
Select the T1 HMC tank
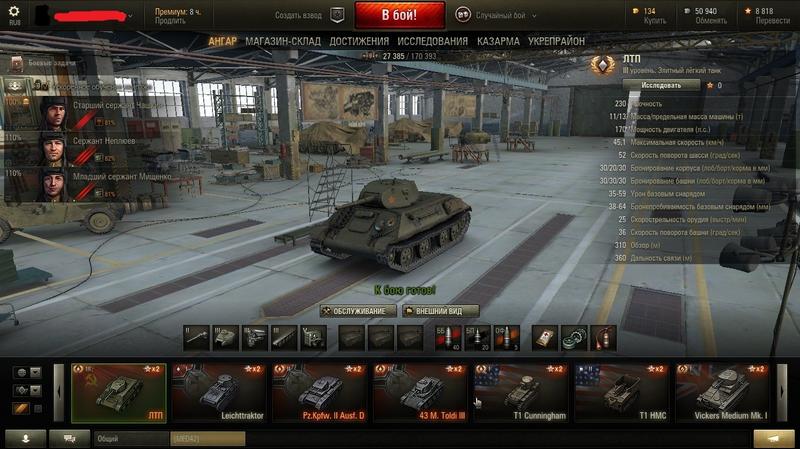point(622,392)
